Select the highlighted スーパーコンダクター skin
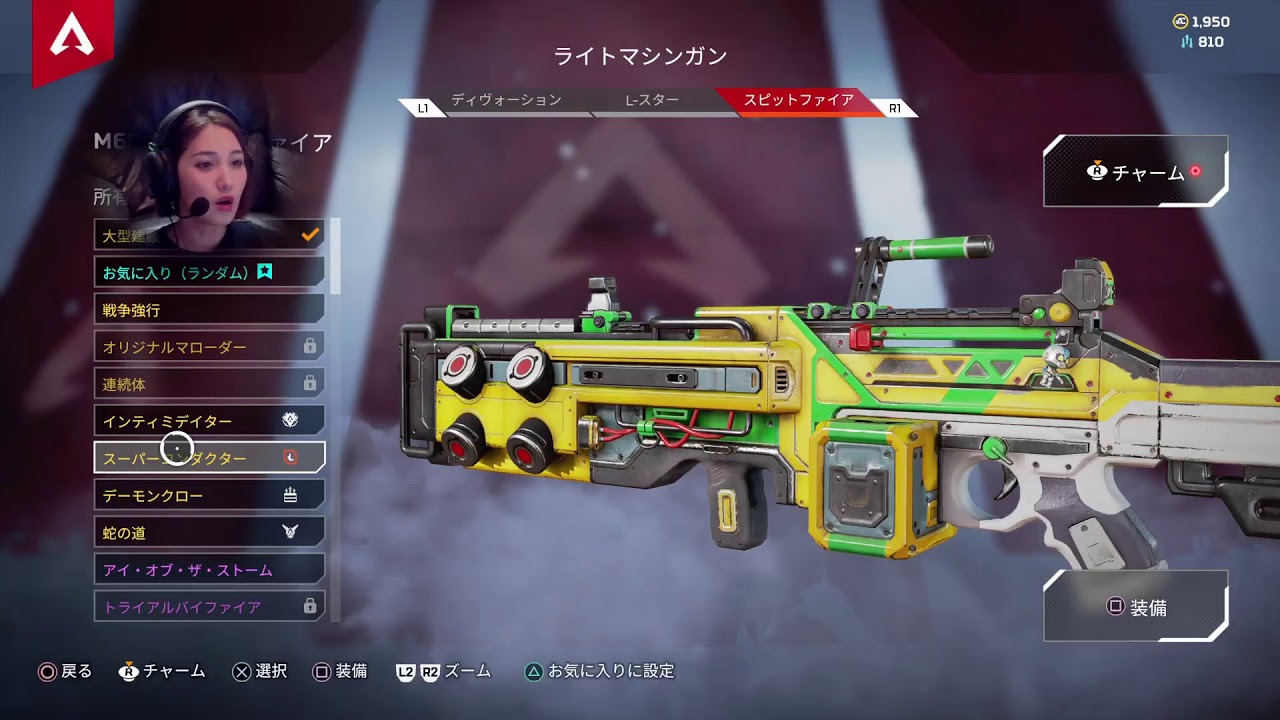Image resolution: width=1280 pixels, height=720 pixels. coord(209,458)
